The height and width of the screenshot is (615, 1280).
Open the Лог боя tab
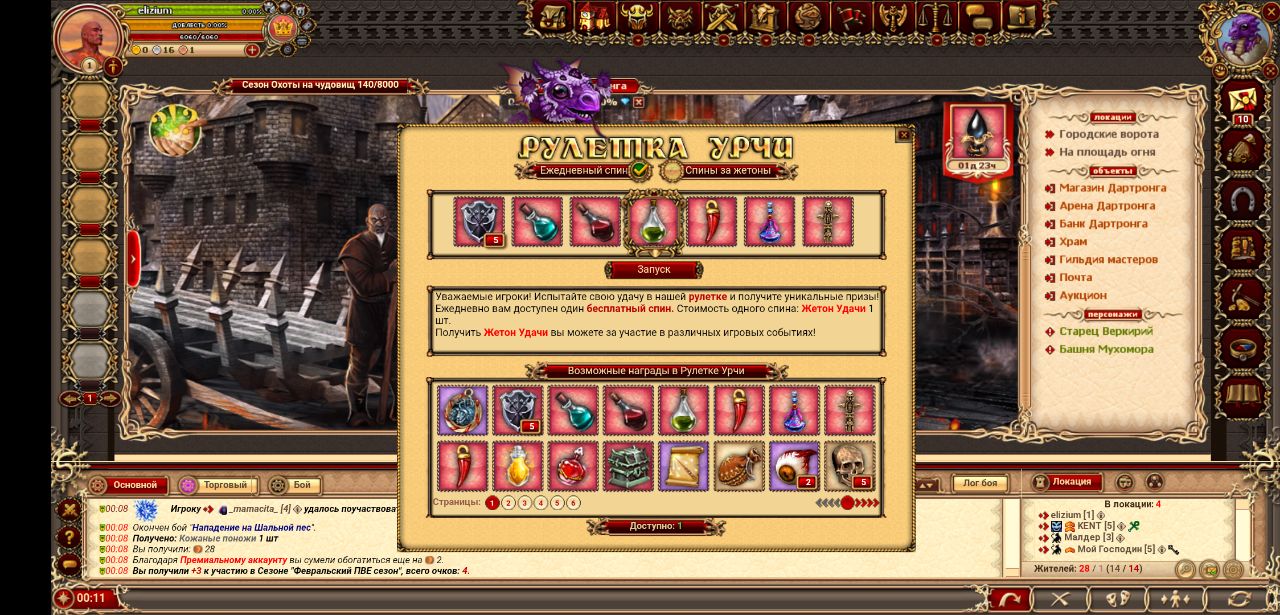[979, 484]
